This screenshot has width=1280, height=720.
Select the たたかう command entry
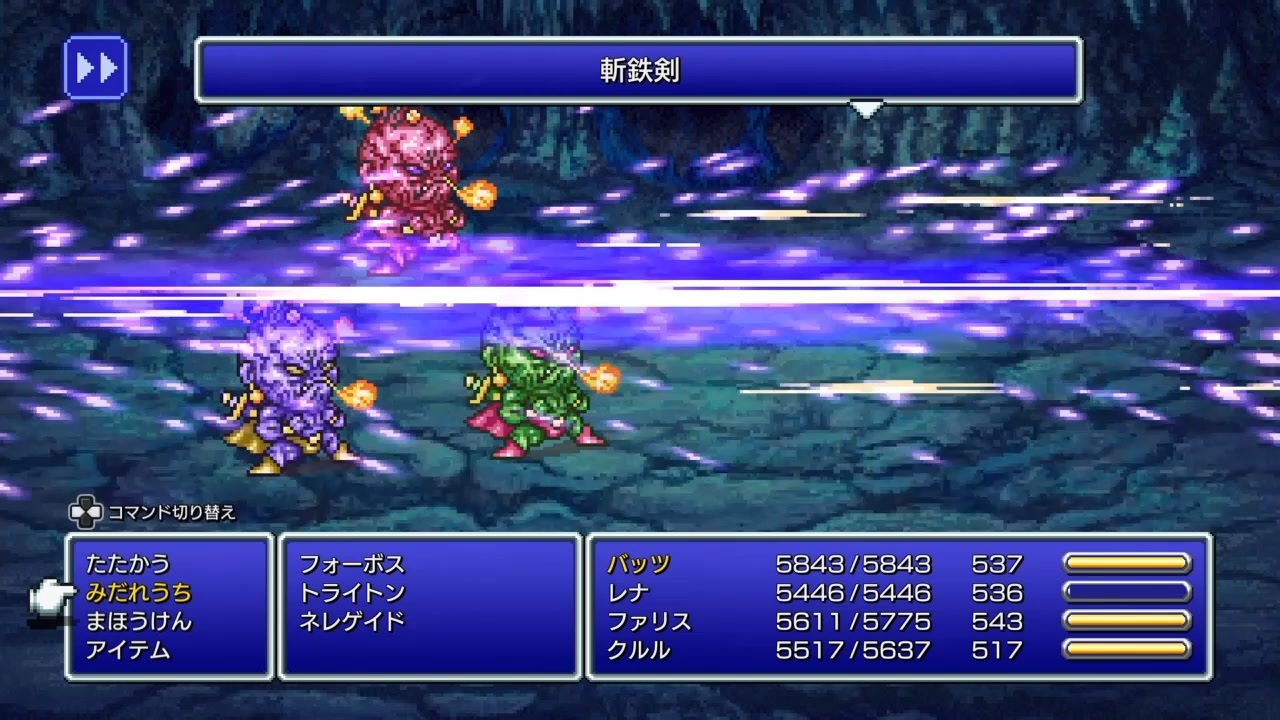pyautogui.click(x=127, y=563)
